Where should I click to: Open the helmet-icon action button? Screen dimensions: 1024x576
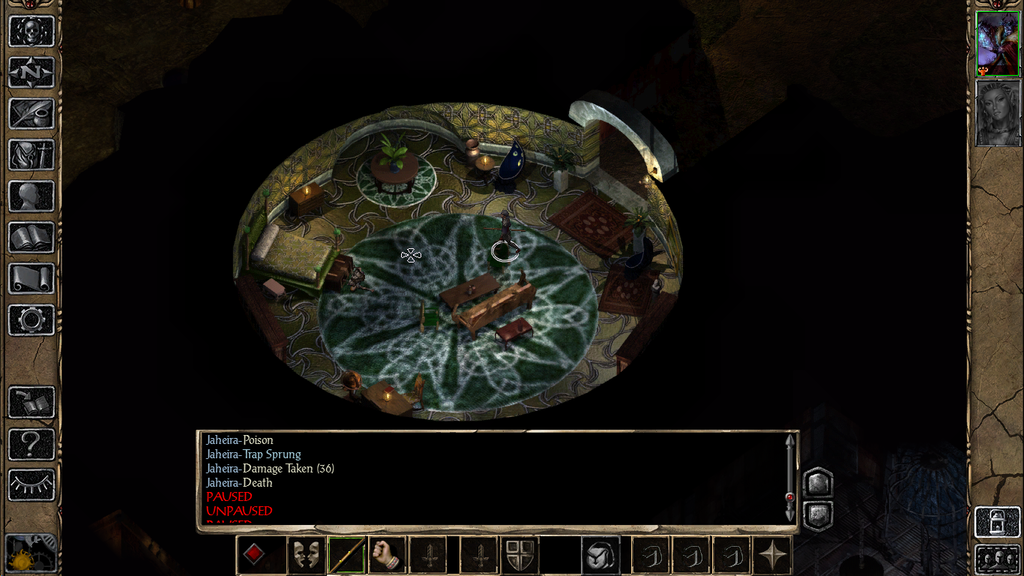[x=600, y=554]
